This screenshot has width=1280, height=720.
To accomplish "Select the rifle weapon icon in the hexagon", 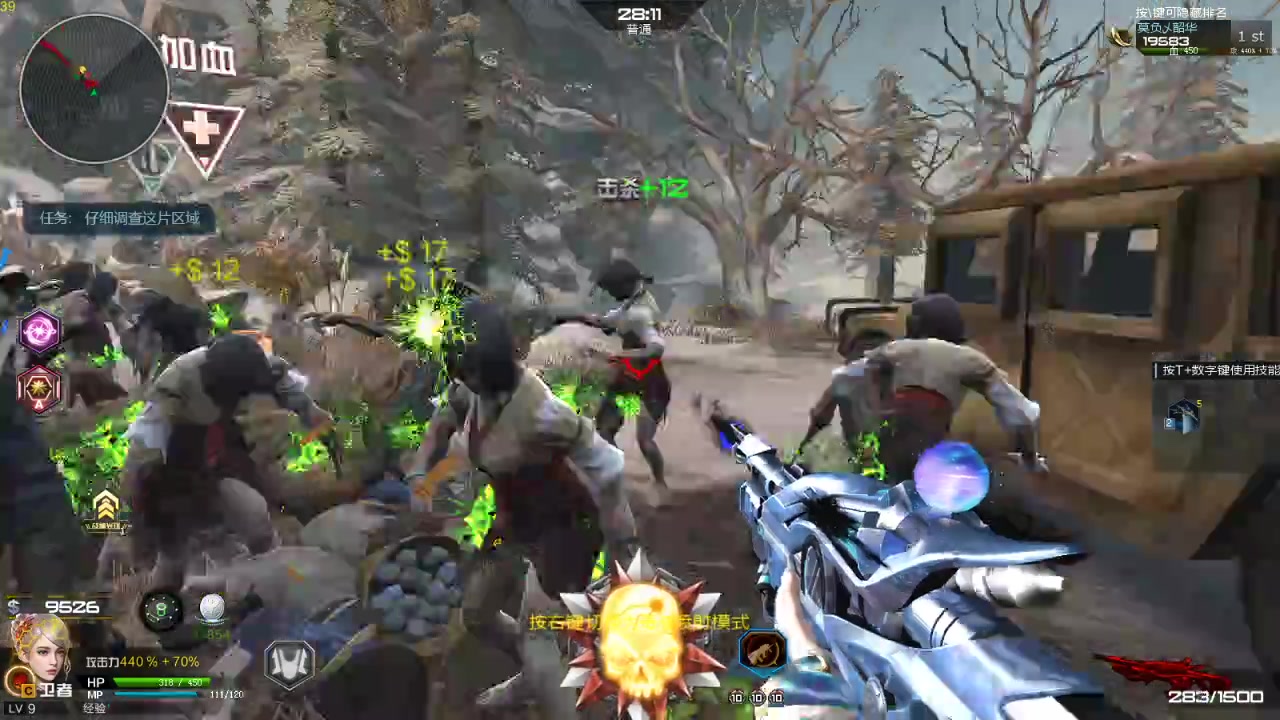I will click(763, 650).
